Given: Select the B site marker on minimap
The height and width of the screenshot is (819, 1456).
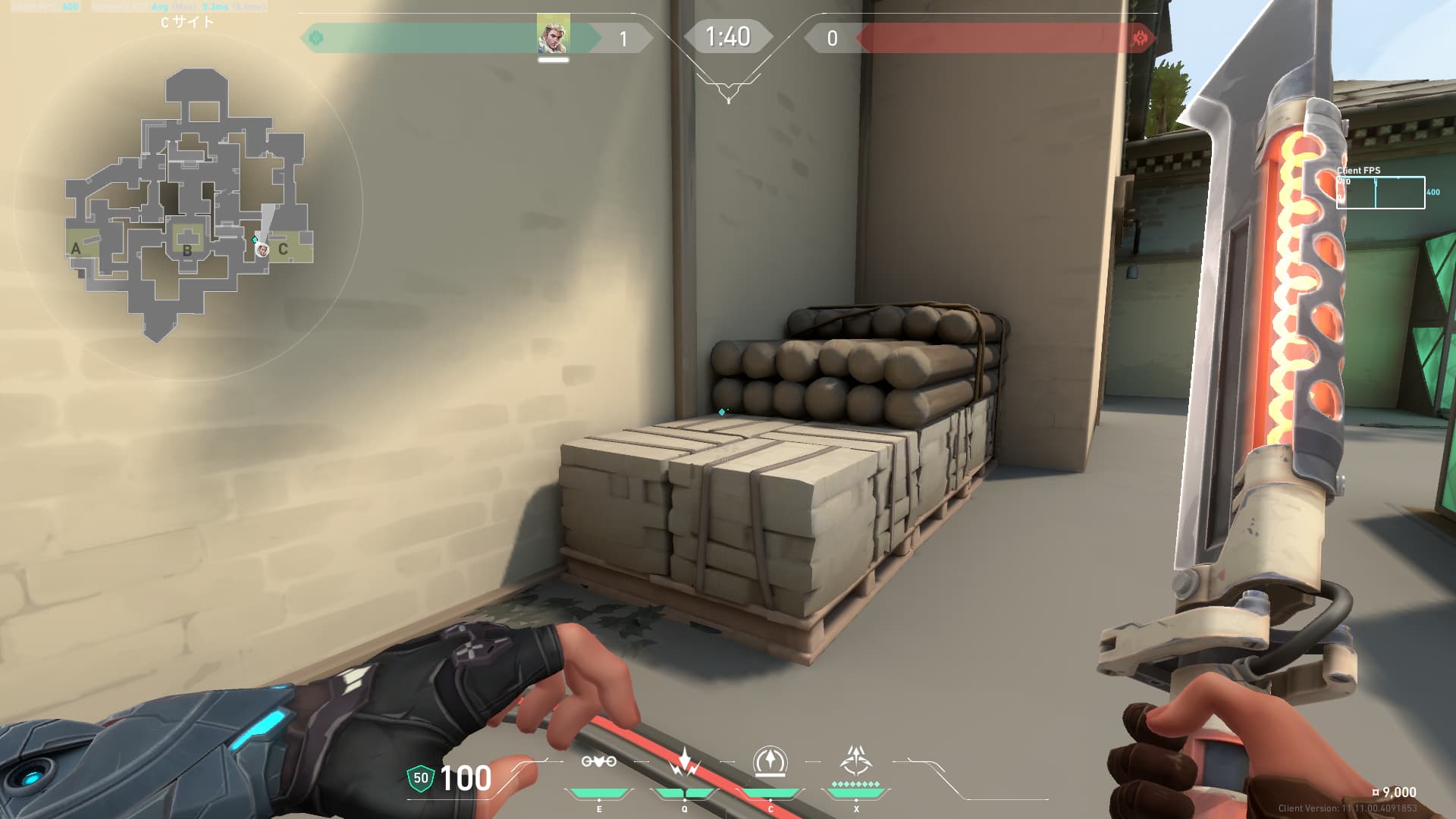Looking at the screenshot, I should pos(187,249).
